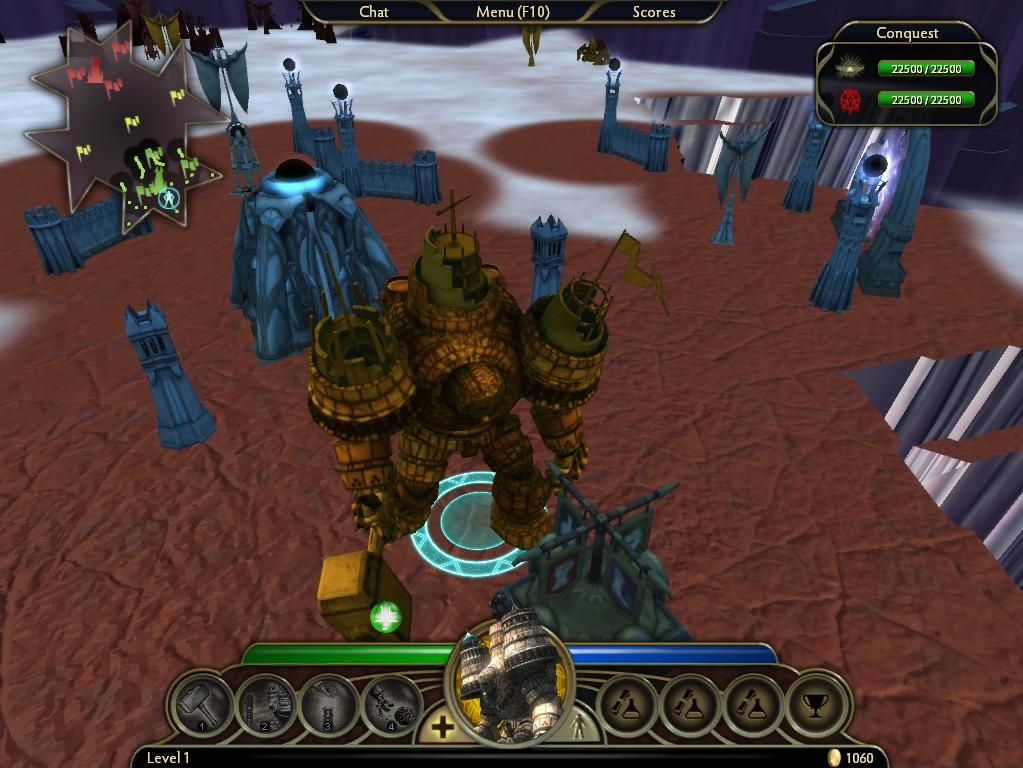The image size is (1023, 768).
Task: Trigger the ability in slot 3
Action: pos(328,705)
